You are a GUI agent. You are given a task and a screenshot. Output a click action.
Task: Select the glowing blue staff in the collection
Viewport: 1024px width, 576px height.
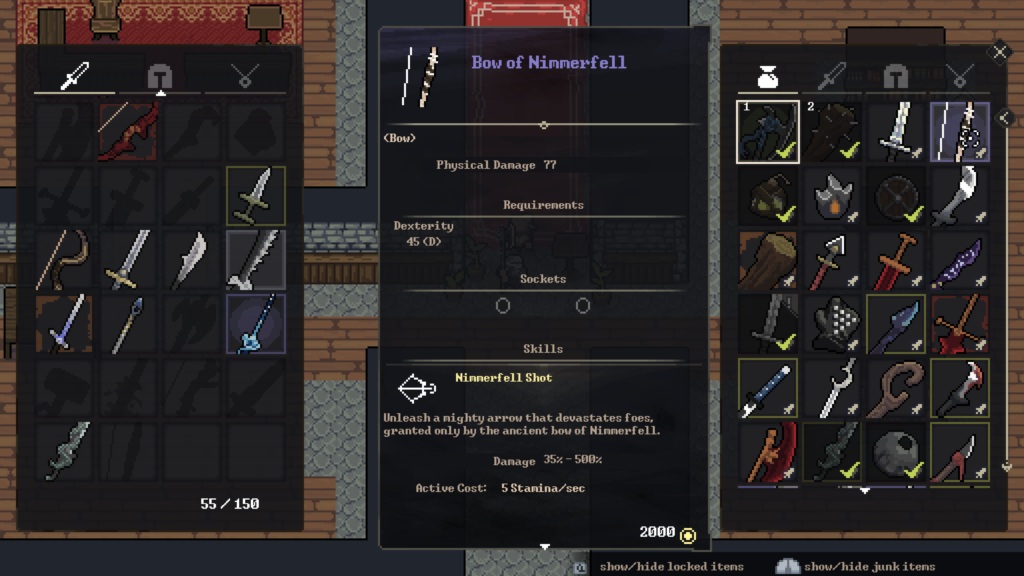point(256,324)
